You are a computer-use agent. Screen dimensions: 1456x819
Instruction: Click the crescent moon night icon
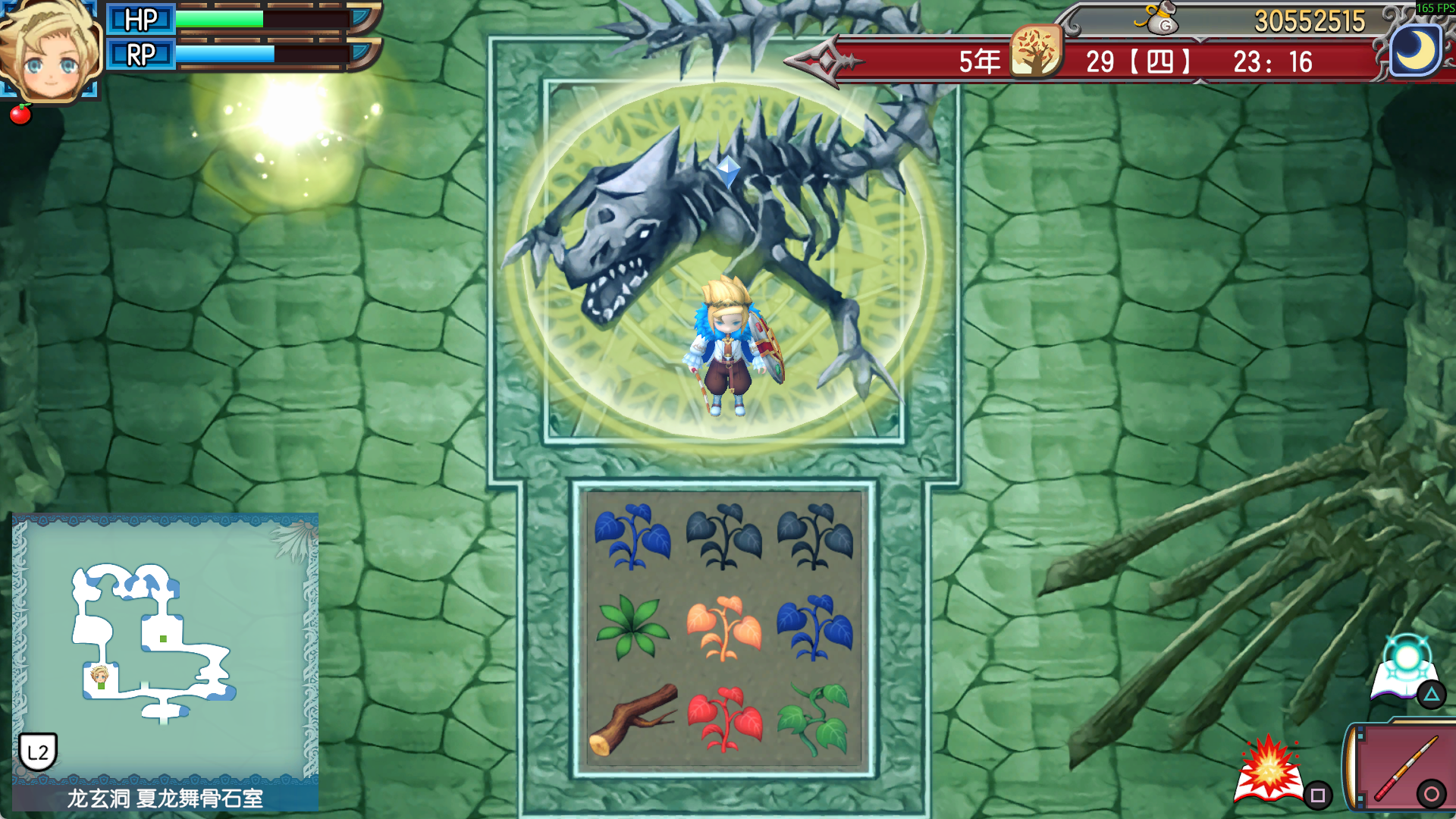pyautogui.click(x=1416, y=52)
